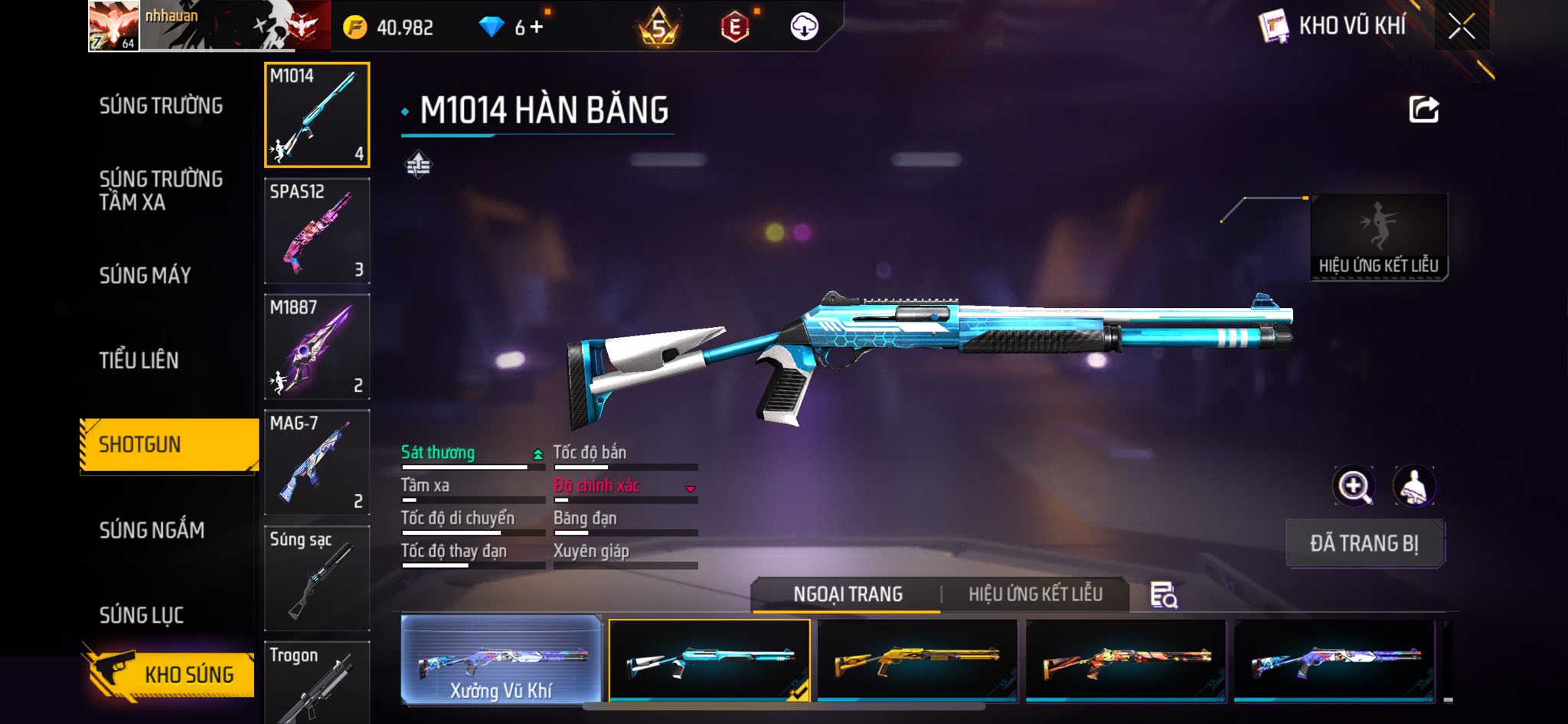This screenshot has height=724, width=1568.
Task: Add diamonds with the plus button
Action: [x=537, y=27]
